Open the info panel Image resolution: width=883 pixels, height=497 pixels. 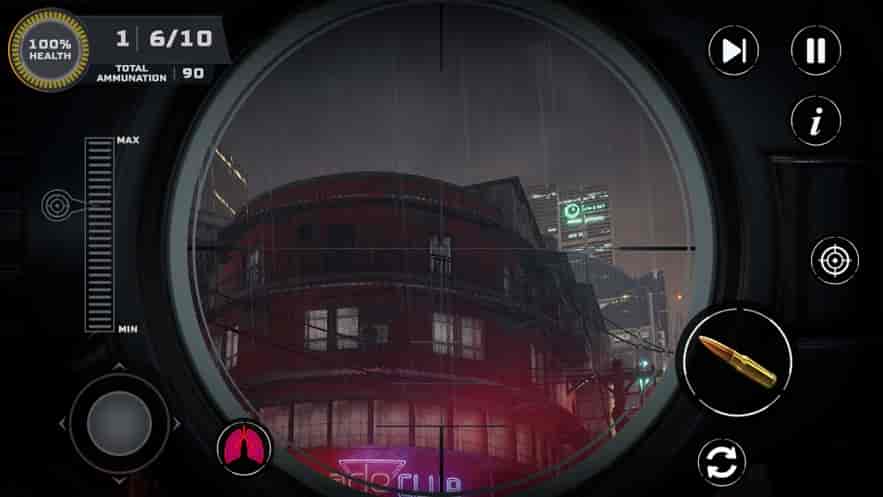coord(816,122)
